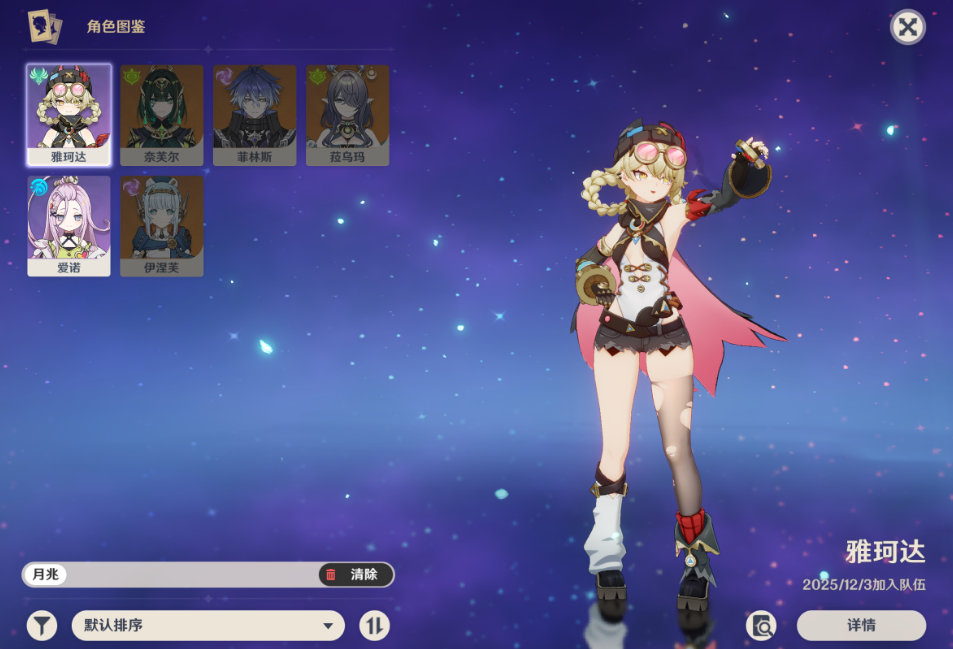Close the character archive screen
953x649 pixels.
coord(907,27)
